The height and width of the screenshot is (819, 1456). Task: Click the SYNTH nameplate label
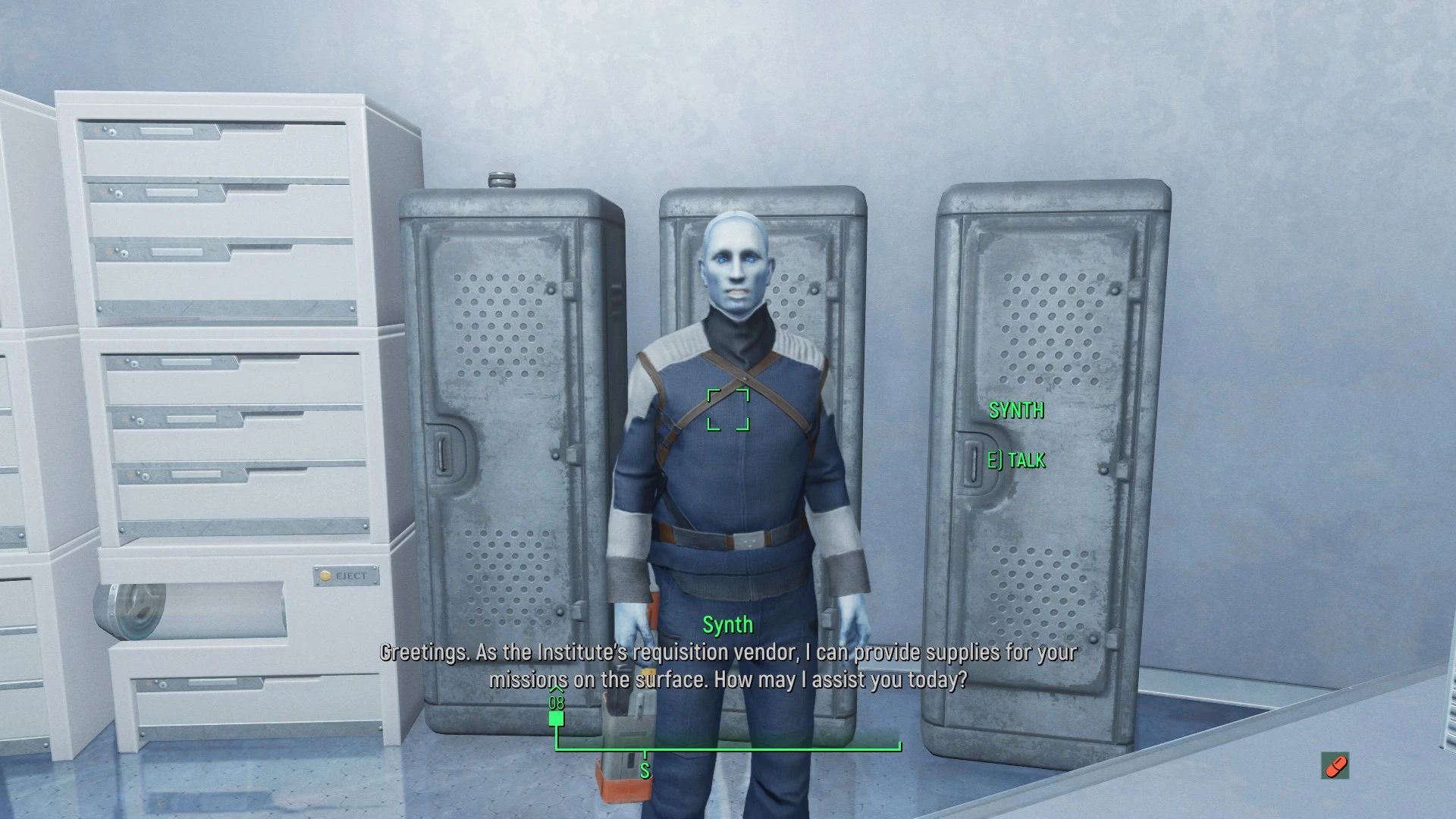(x=1016, y=412)
